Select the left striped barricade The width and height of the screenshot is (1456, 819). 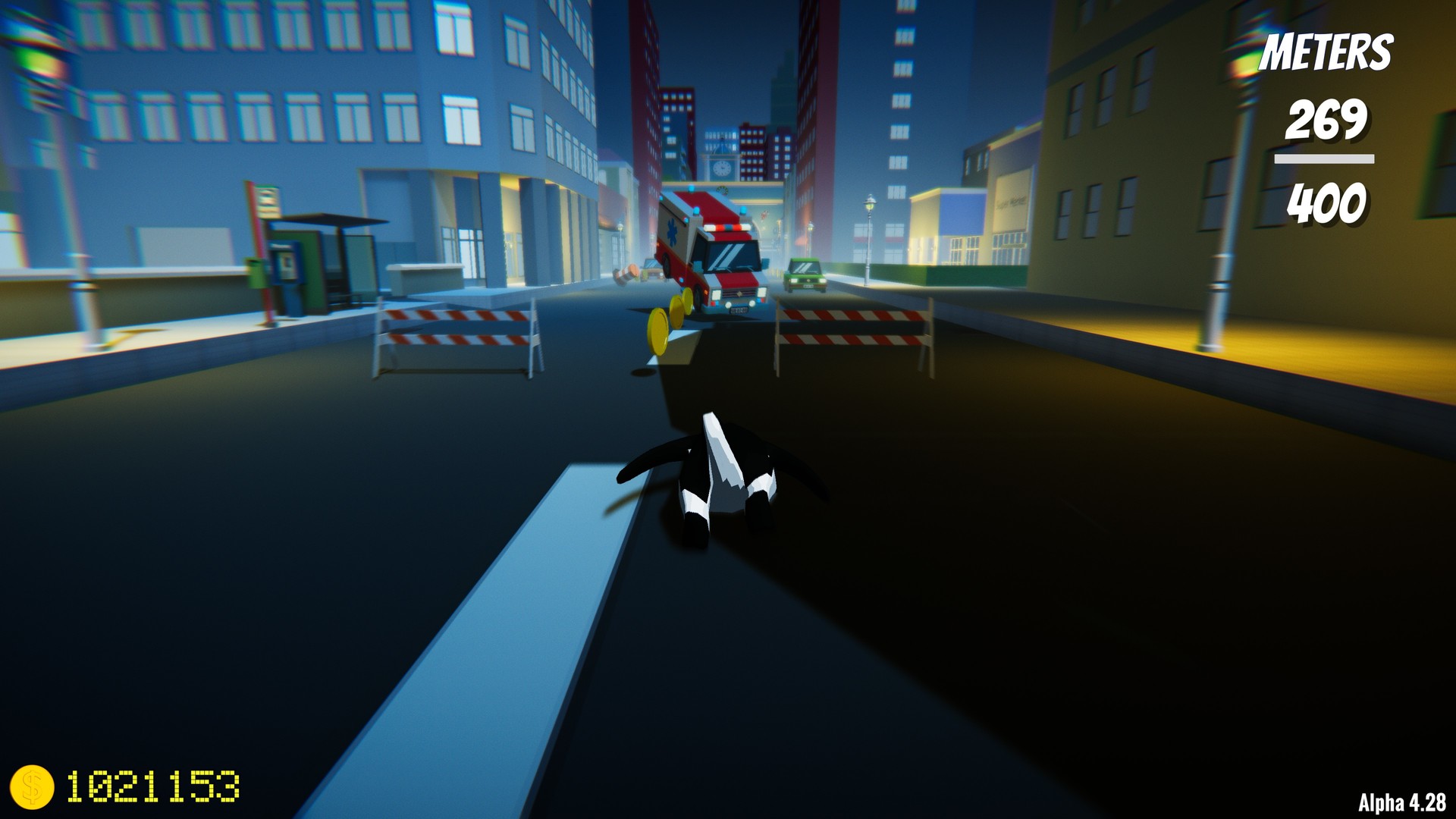click(x=455, y=334)
